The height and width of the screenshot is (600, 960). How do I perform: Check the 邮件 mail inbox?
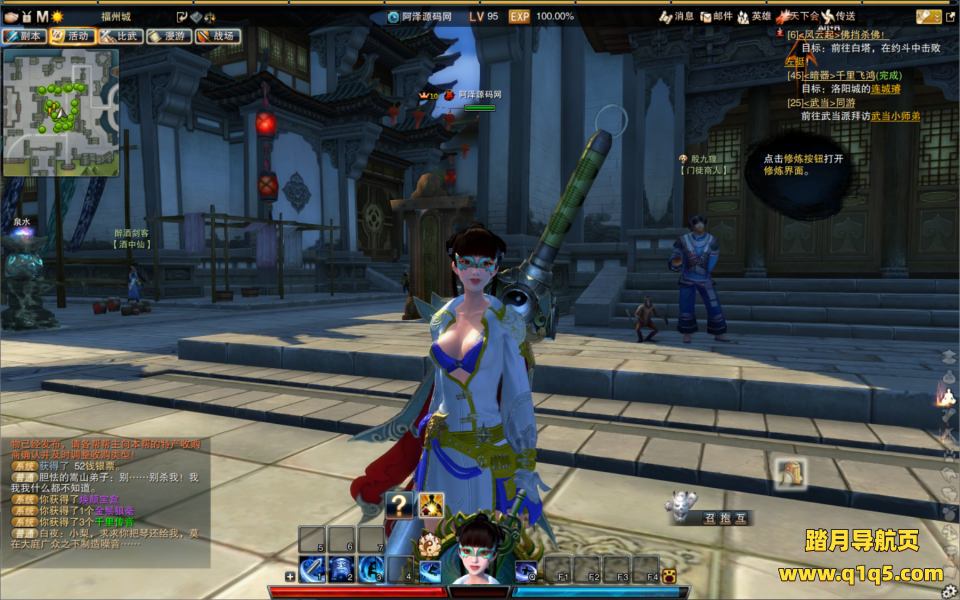point(716,16)
